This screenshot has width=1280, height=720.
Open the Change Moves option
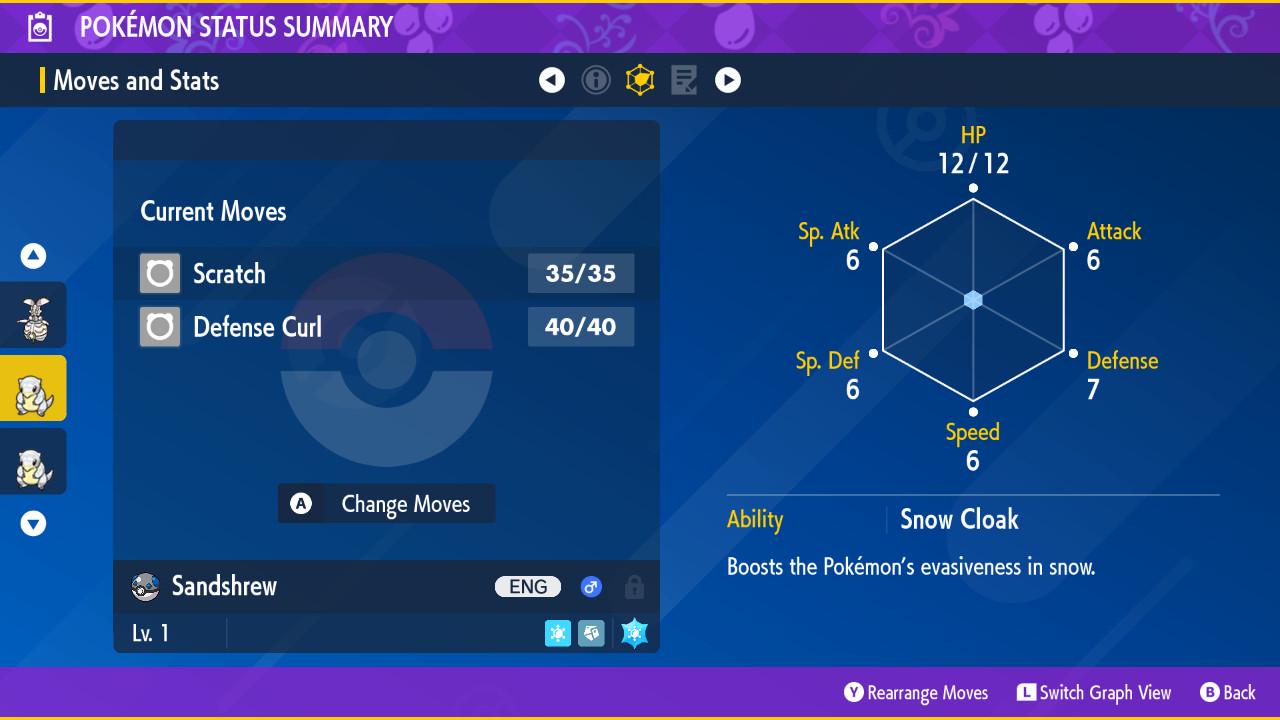tap(386, 504)
